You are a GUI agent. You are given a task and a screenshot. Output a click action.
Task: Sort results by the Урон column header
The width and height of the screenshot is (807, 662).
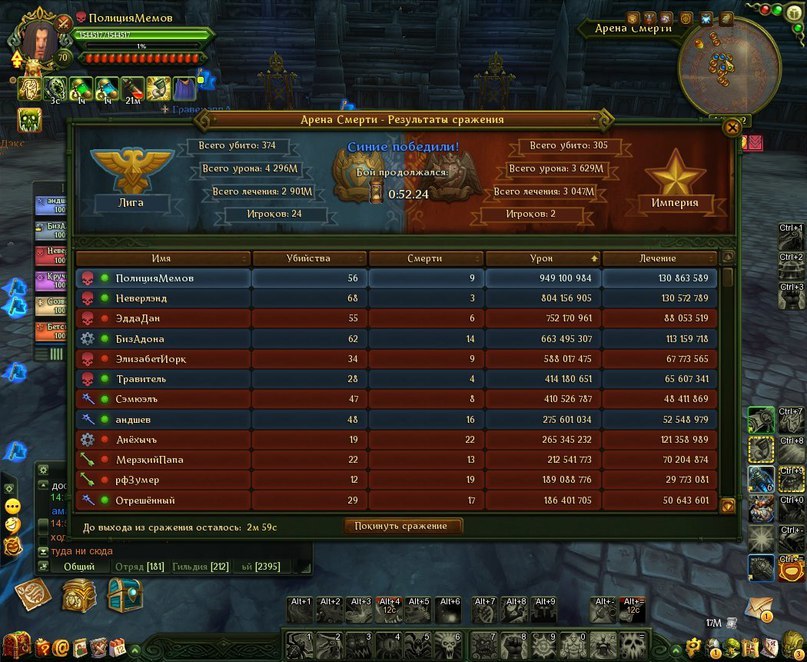click(542, 258)
